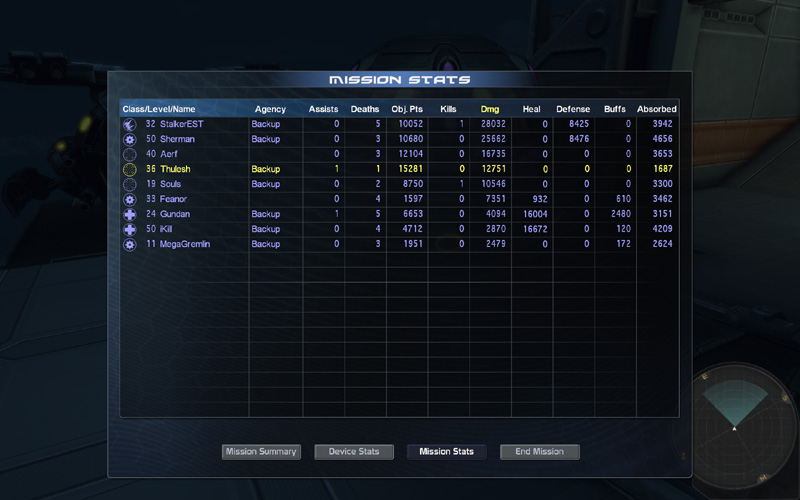Sort by the Defense column header
800x500 pixels.
click(x=573, y=109)
